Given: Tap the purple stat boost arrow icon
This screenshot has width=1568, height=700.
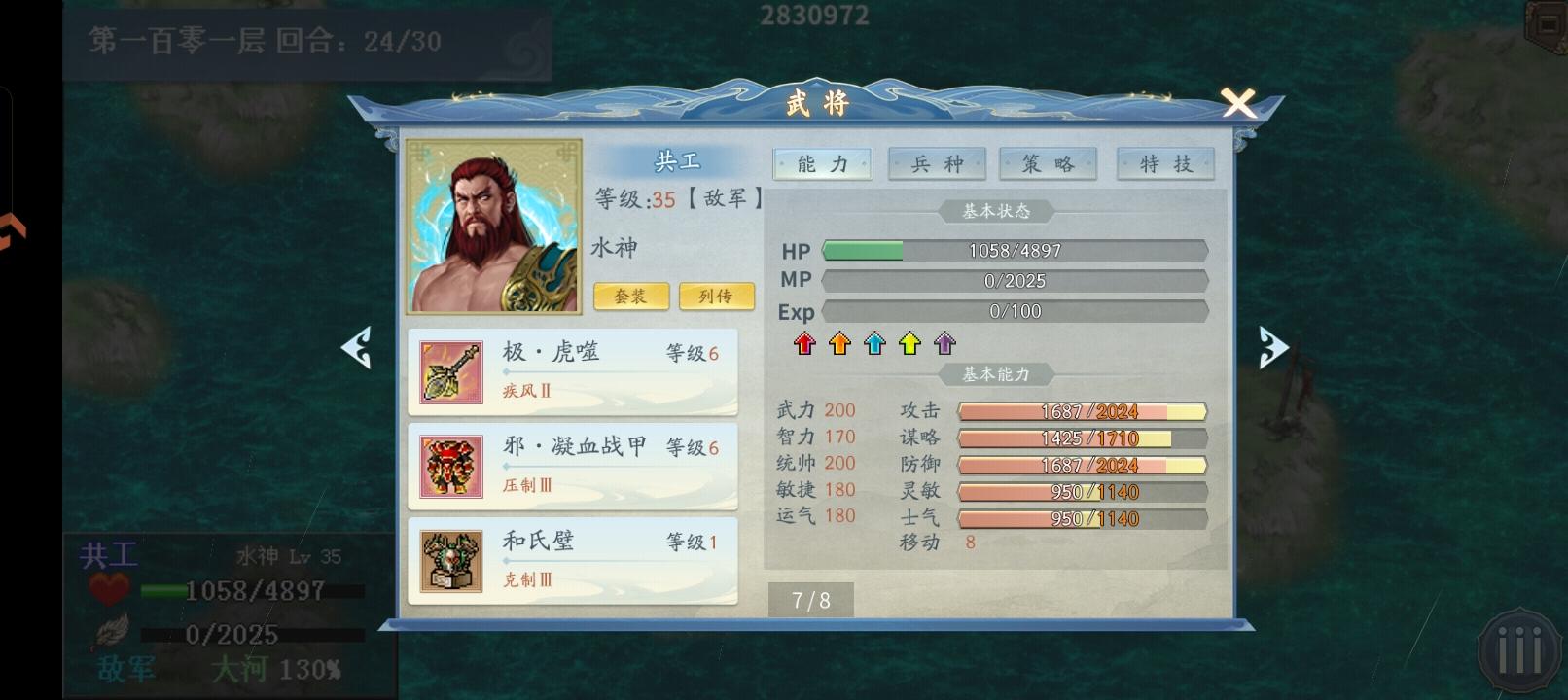Looking at the screenshot, I should tap(943, 343).
